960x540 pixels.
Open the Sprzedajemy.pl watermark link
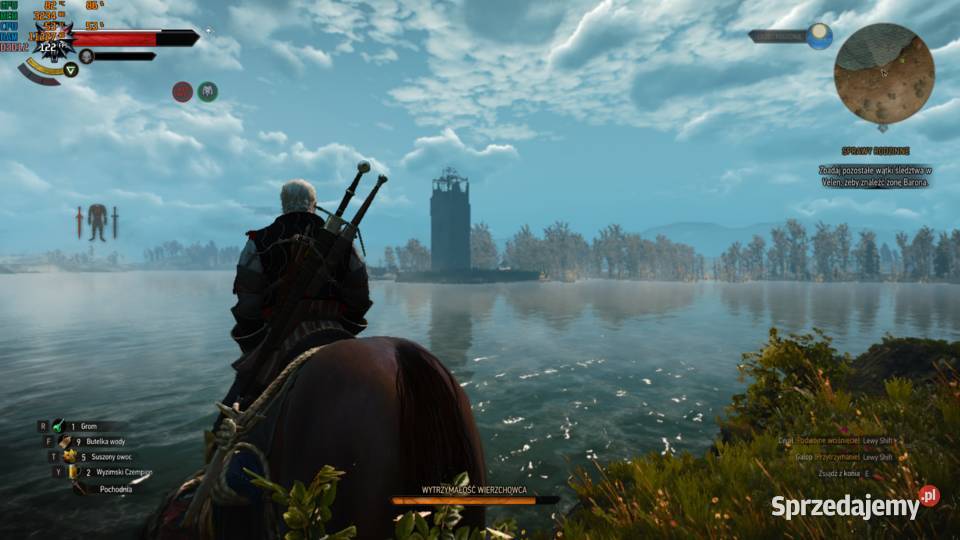(854, 506)
